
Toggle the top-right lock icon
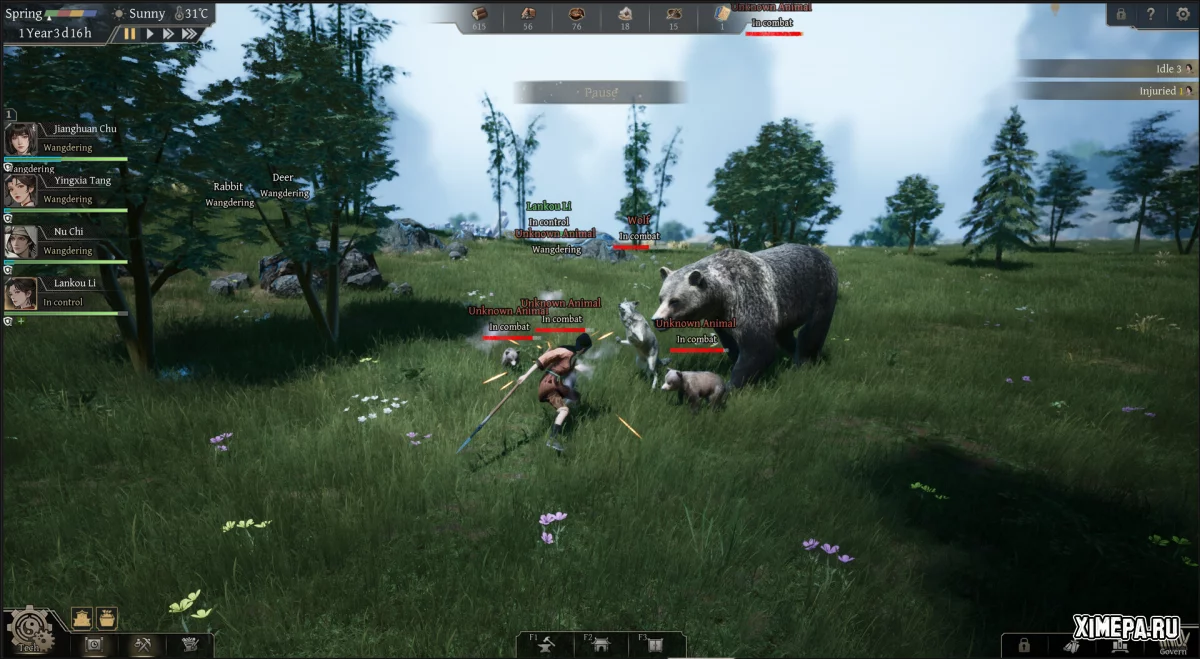[1121, 14]
